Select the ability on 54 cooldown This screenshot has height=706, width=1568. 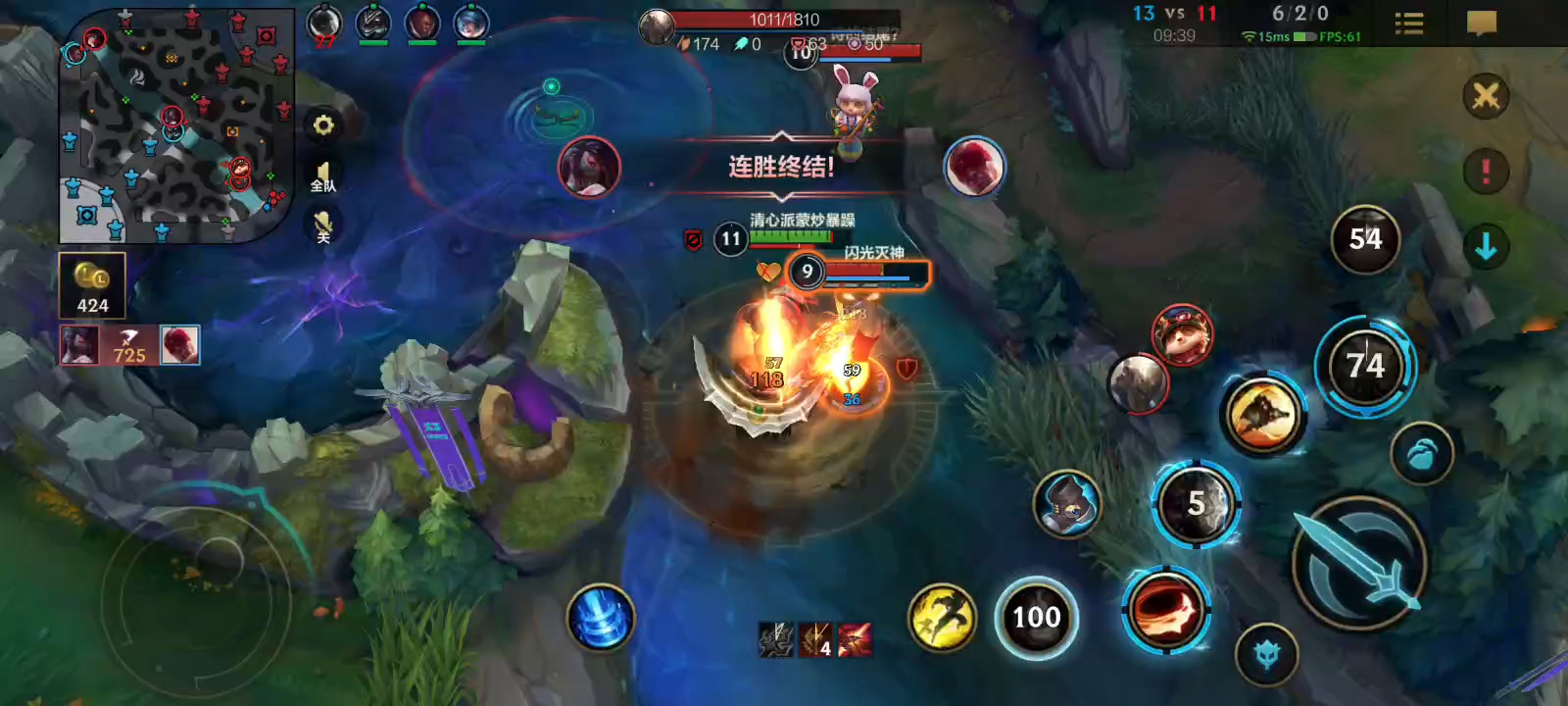click(1365, 239)
